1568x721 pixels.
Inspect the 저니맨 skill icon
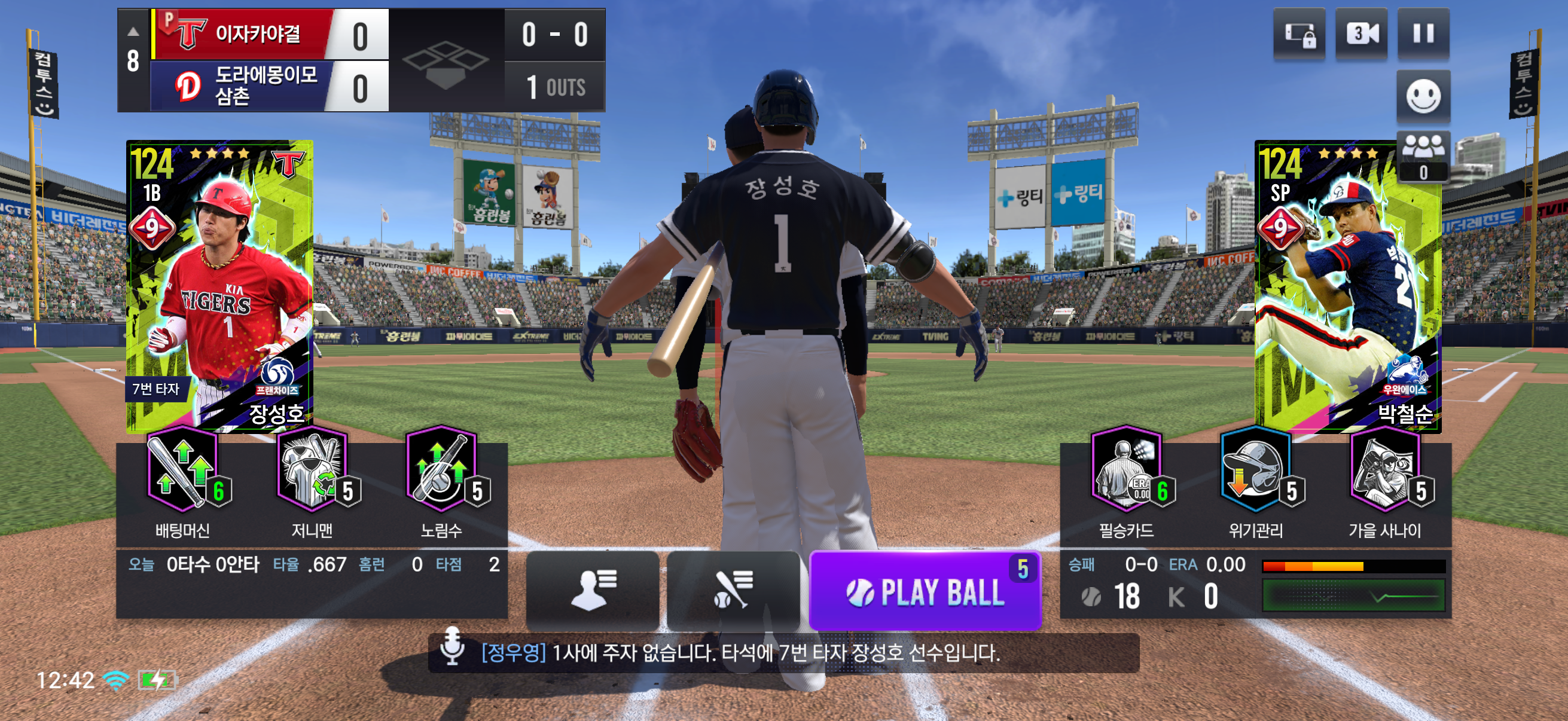pos(312,472)
